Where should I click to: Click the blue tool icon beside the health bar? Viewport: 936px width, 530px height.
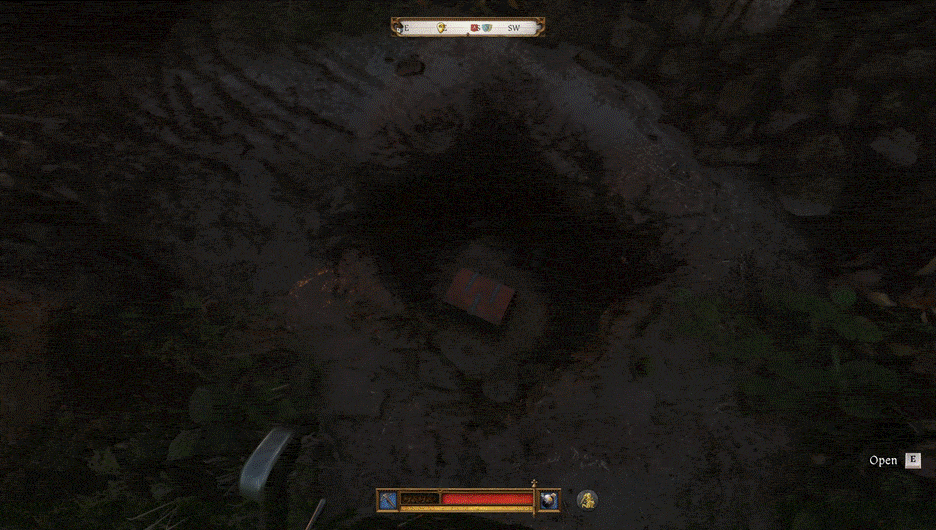pos(387,499)
